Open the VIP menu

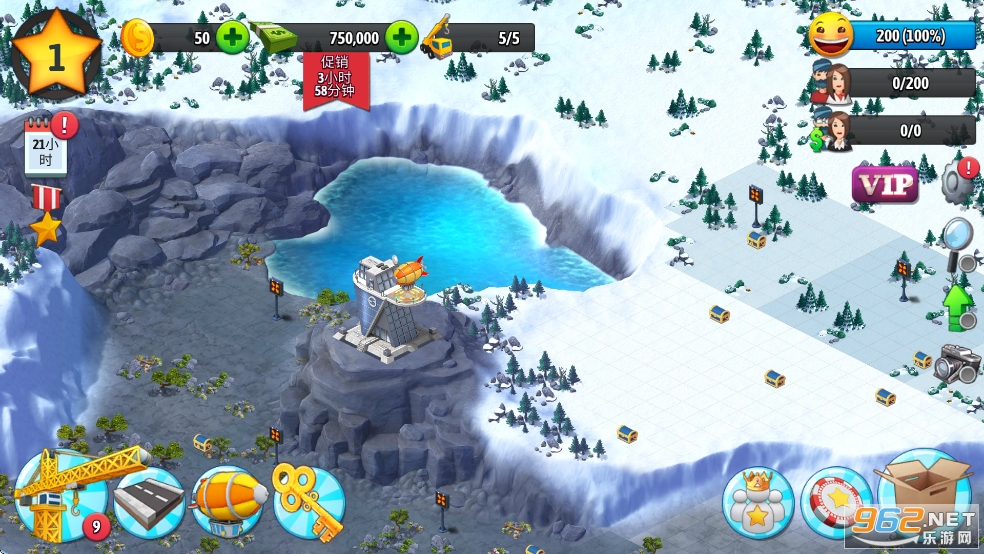(885, 185)
